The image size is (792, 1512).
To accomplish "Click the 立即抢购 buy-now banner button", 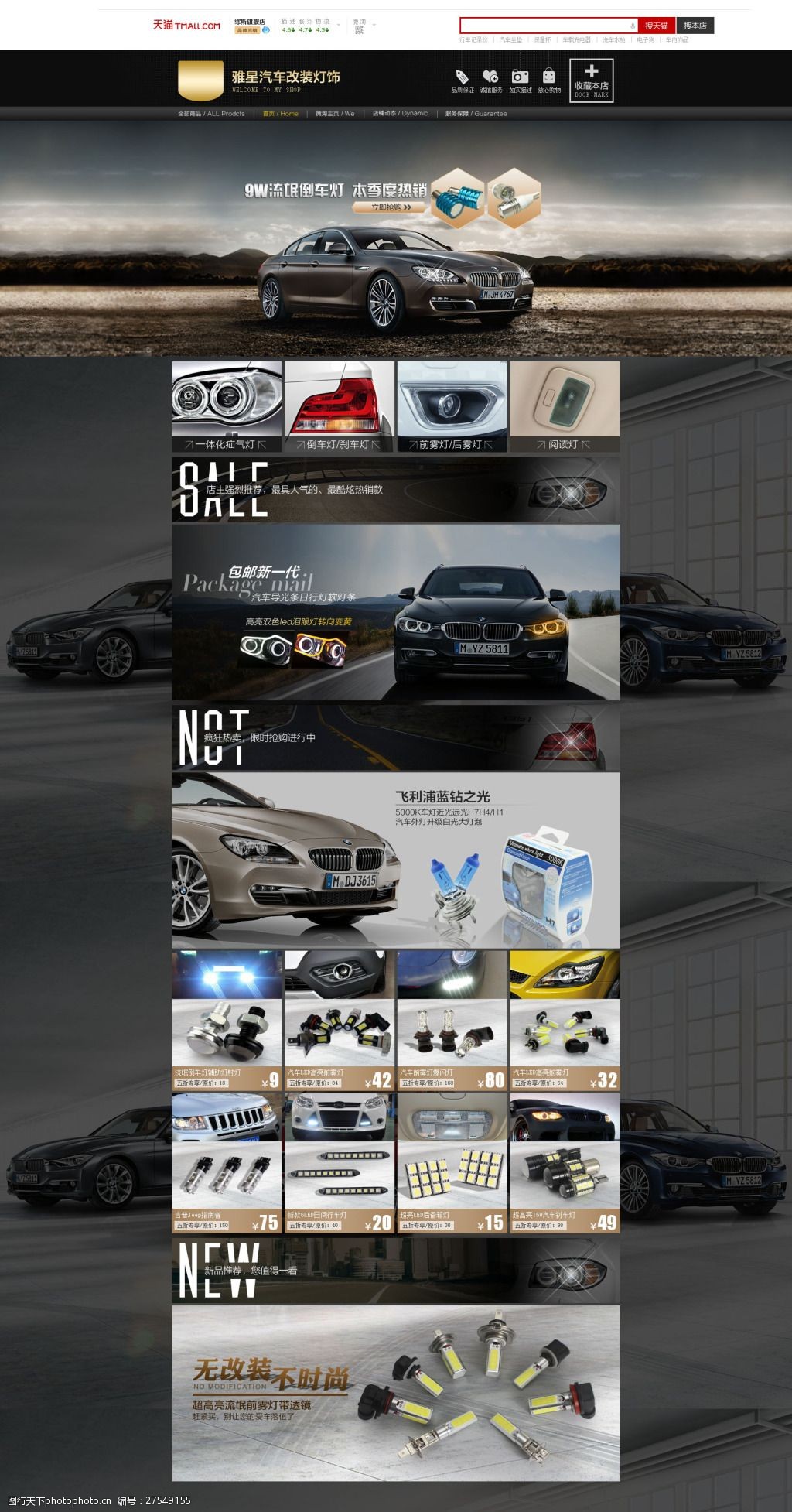I will click(390, 207).
